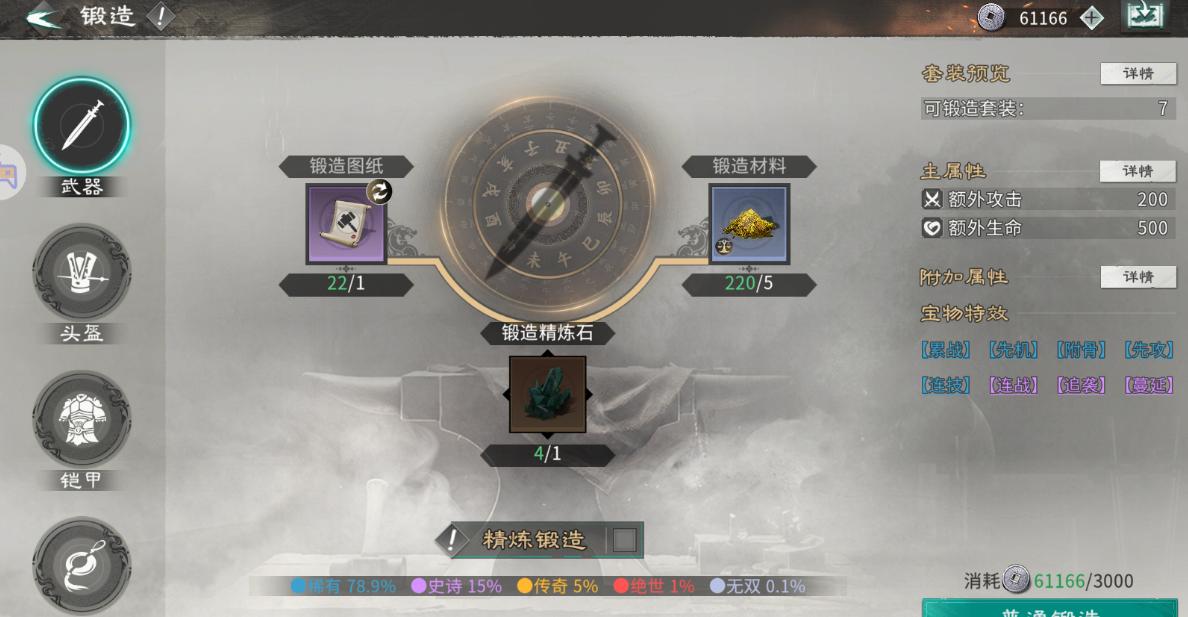Image resolution: width=1188 pixels, height=617 pixels.
Task: Open the top-right download tray icon
Action: [x=1144, y=16]
